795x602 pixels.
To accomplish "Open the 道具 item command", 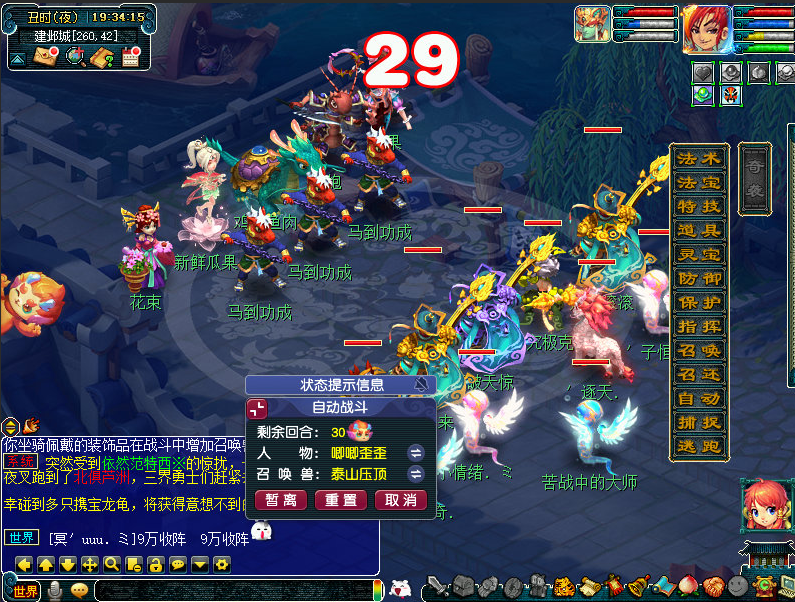I will (698, 230).
